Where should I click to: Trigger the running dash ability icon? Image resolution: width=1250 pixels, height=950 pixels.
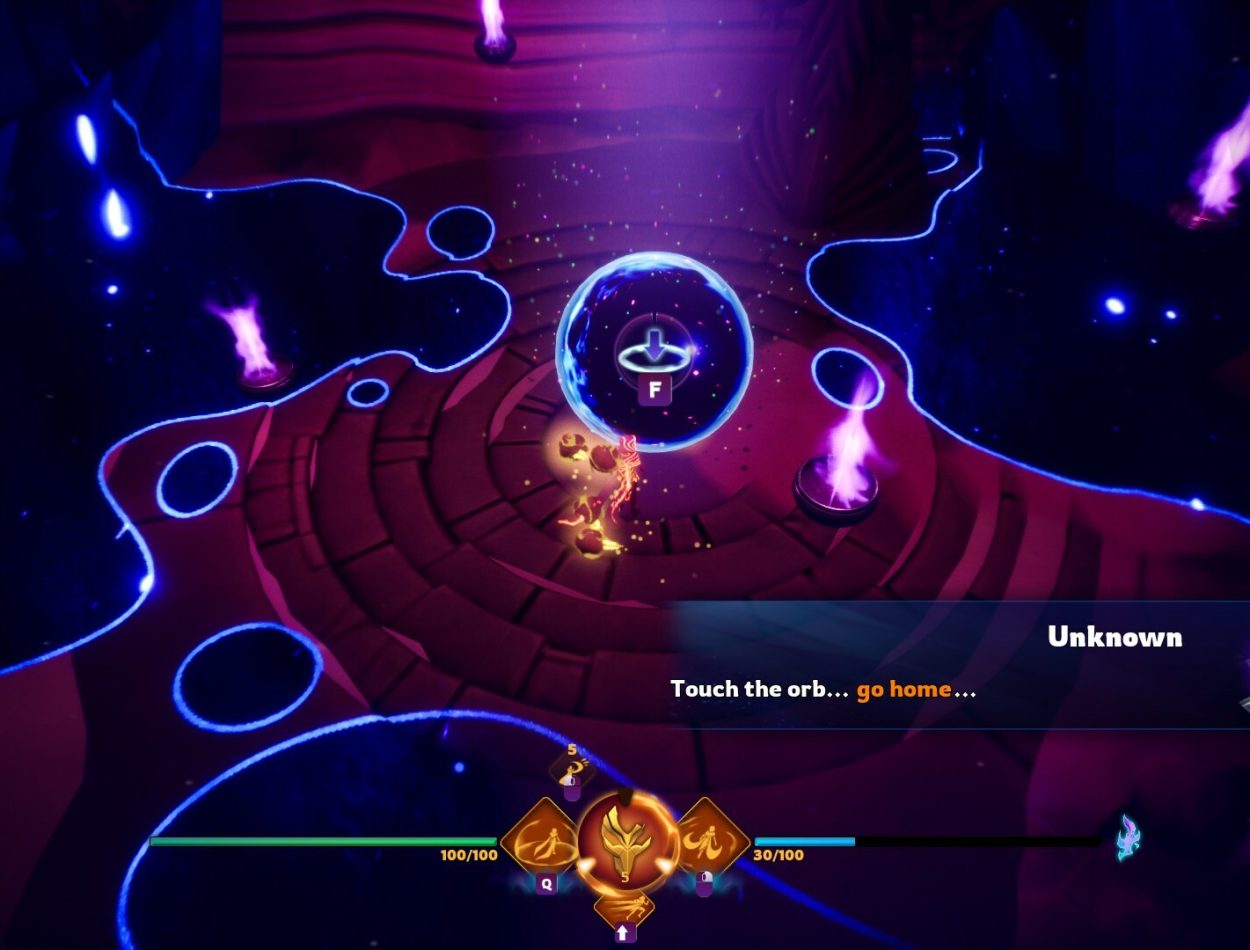[624, 907]
